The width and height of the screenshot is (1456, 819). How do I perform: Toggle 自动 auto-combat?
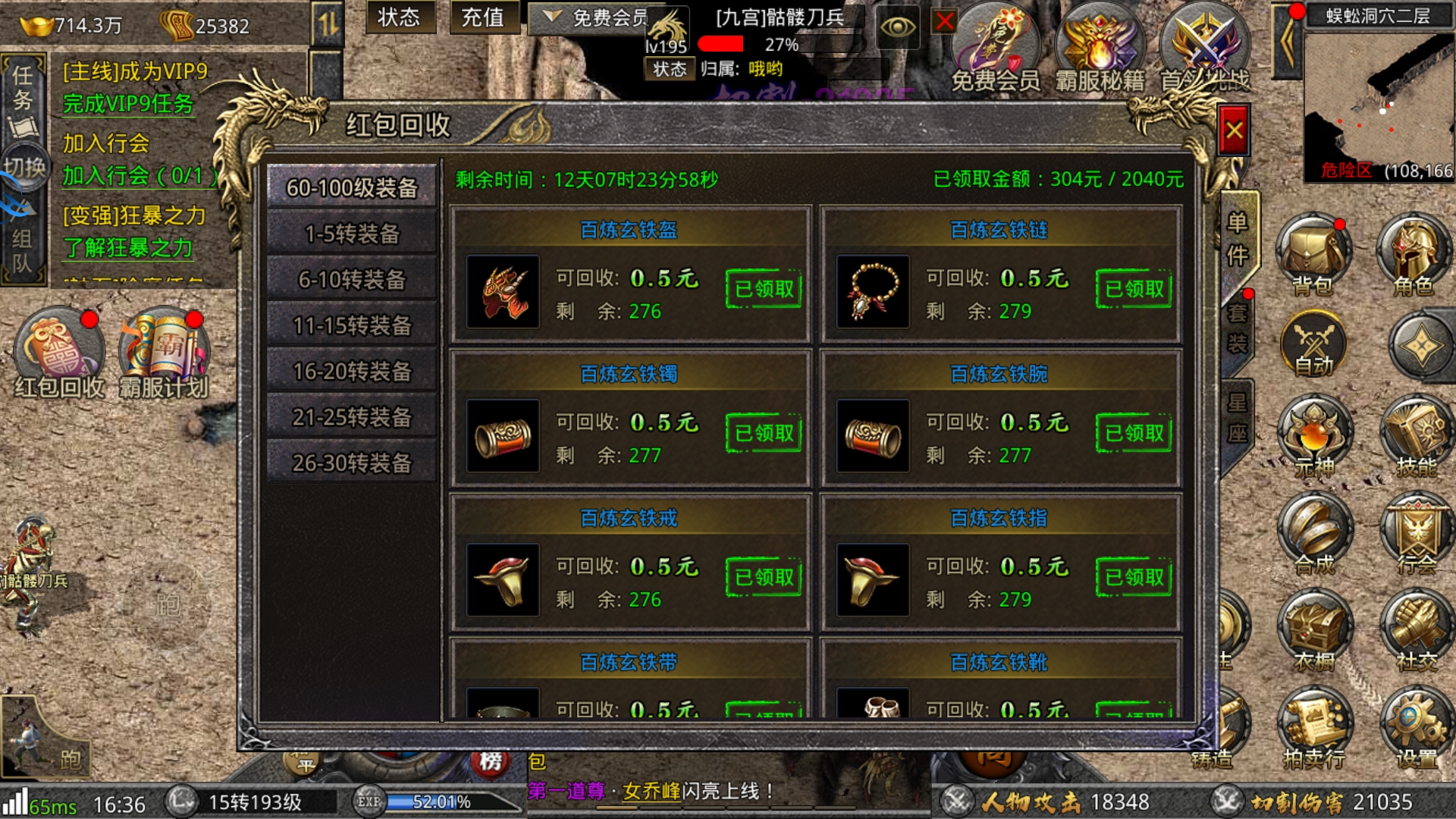tap(1313, 345)
